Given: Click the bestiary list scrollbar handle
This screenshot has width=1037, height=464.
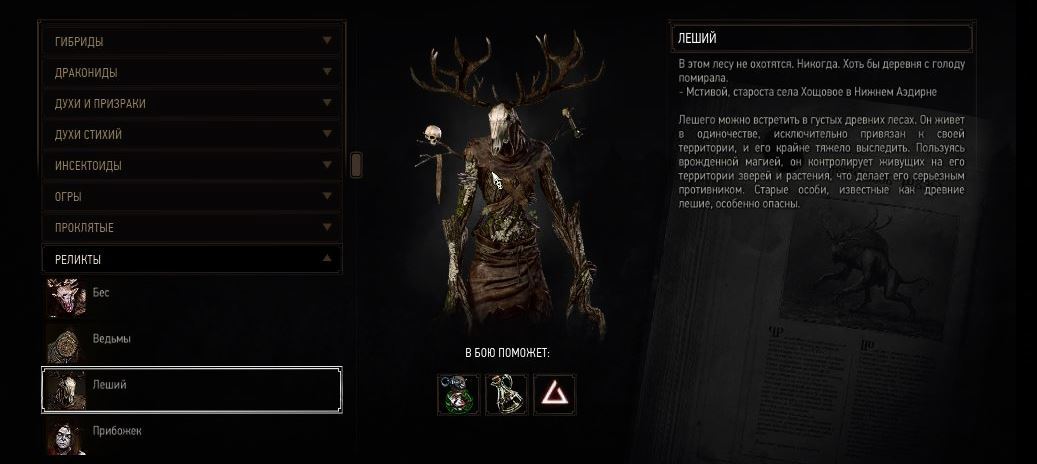Looking at the screenshot, I should pyautogui.click(x=356, y=165).
